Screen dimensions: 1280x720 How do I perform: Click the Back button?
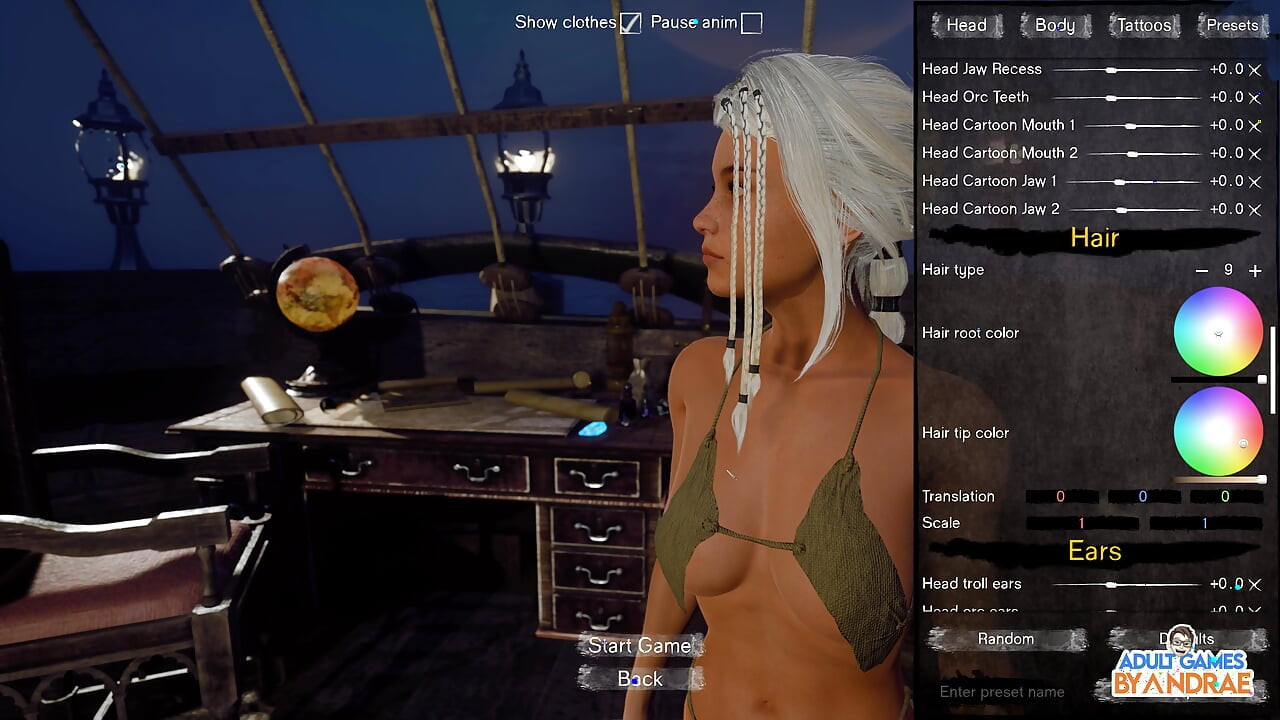click(x=640, y=679)
